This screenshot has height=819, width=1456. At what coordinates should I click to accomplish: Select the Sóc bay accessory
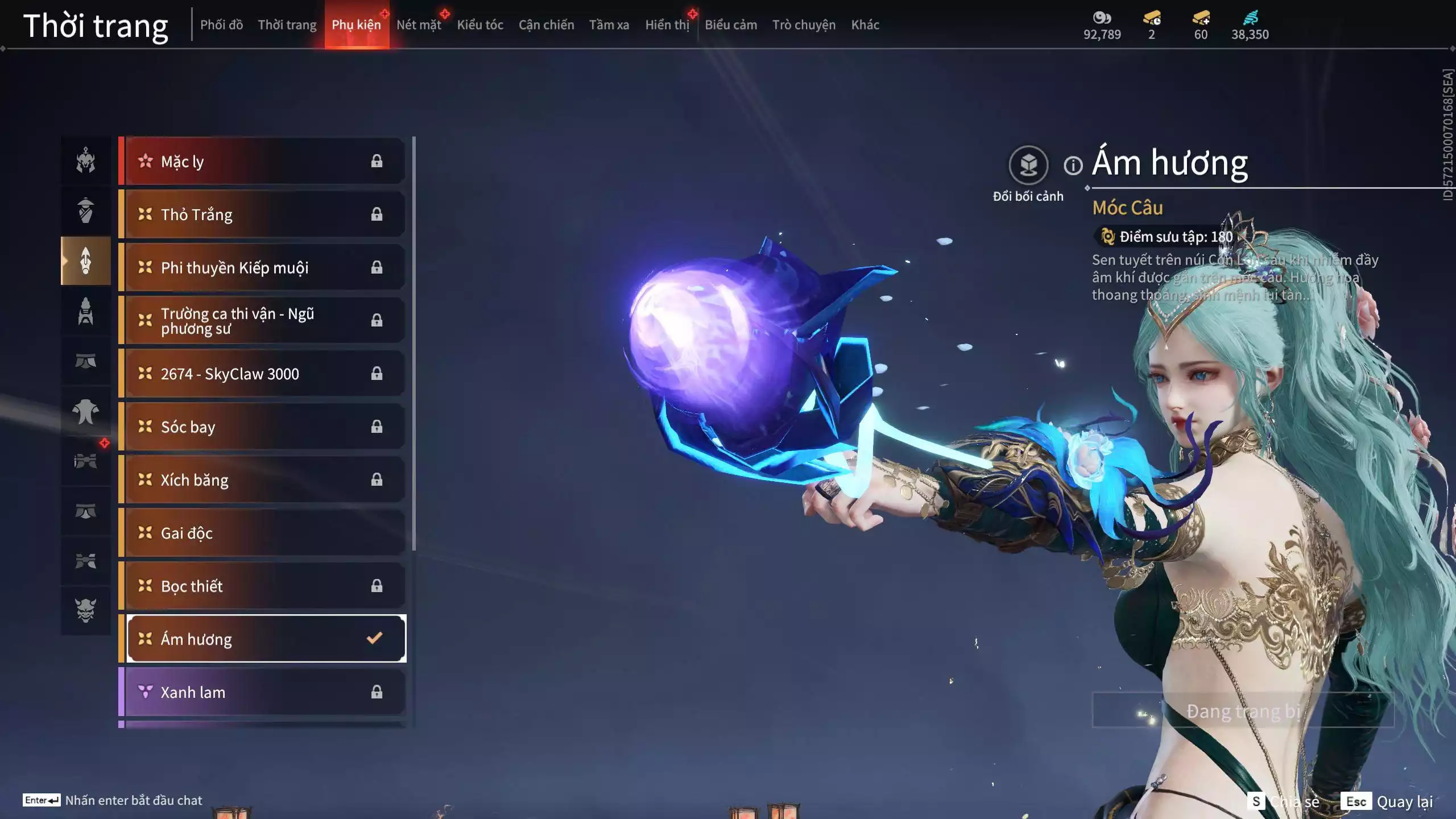(264, 427)
